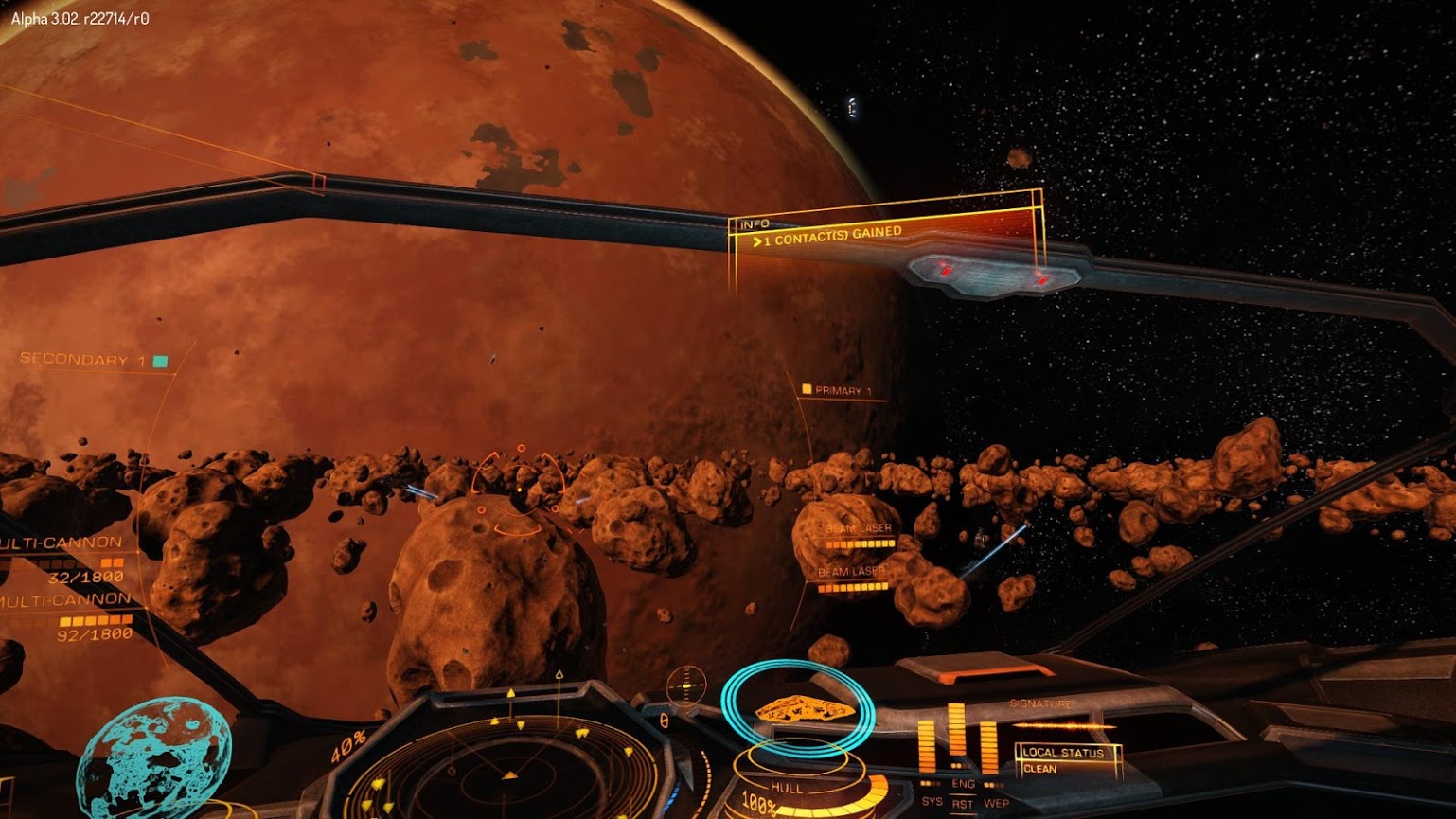Click the RST power reset label
The height and width of the screenshot is (819, 1456).
[963, 805]
